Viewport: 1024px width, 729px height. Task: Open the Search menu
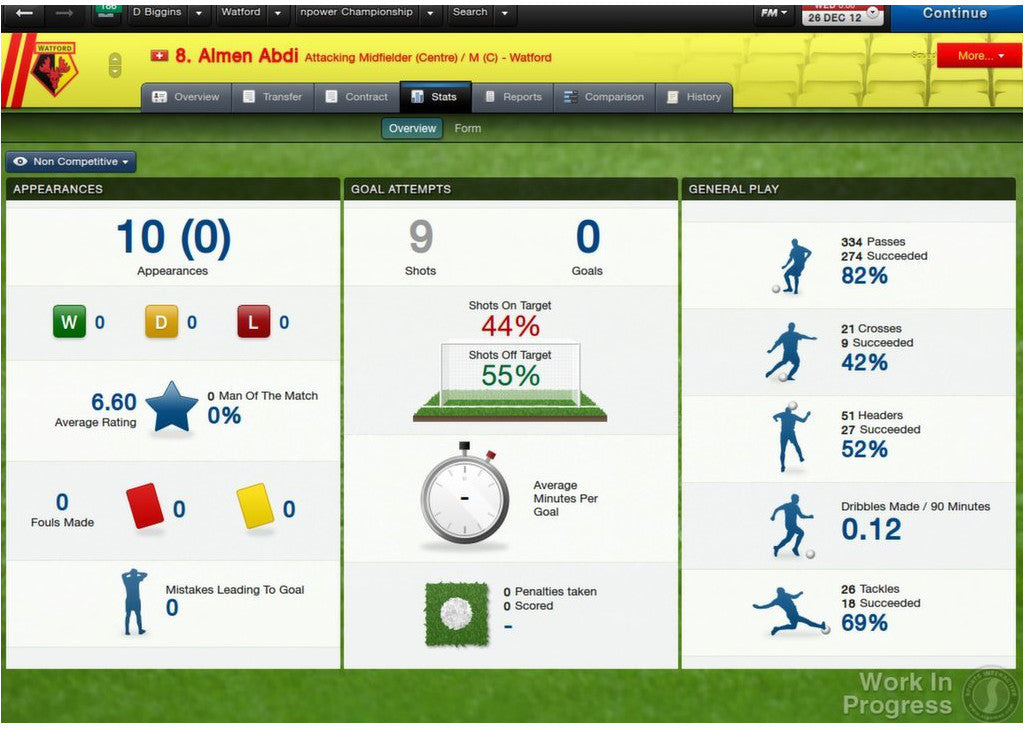coord(480,13)
